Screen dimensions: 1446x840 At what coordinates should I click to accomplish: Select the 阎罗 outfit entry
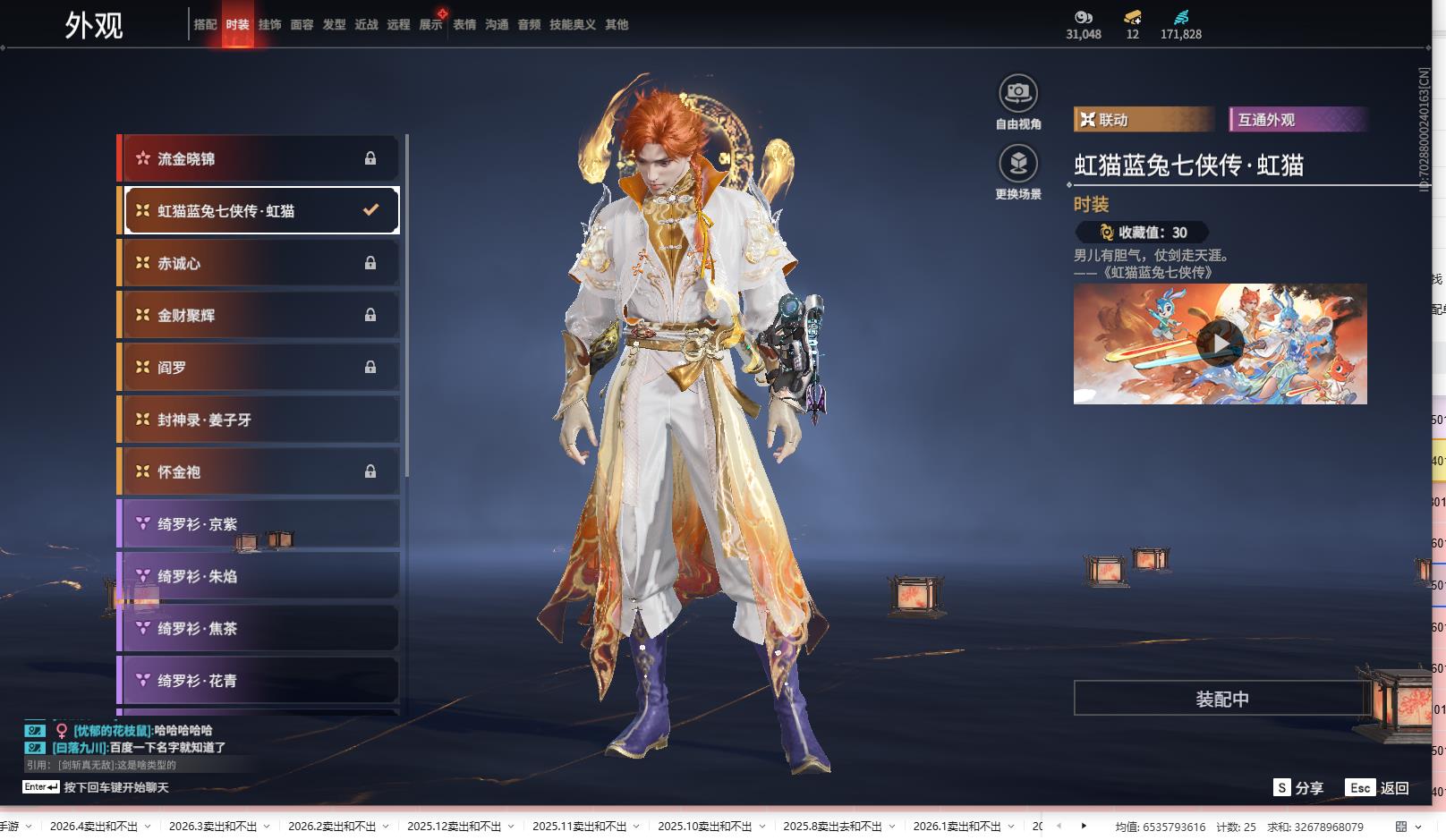click(x=259, y=367)
